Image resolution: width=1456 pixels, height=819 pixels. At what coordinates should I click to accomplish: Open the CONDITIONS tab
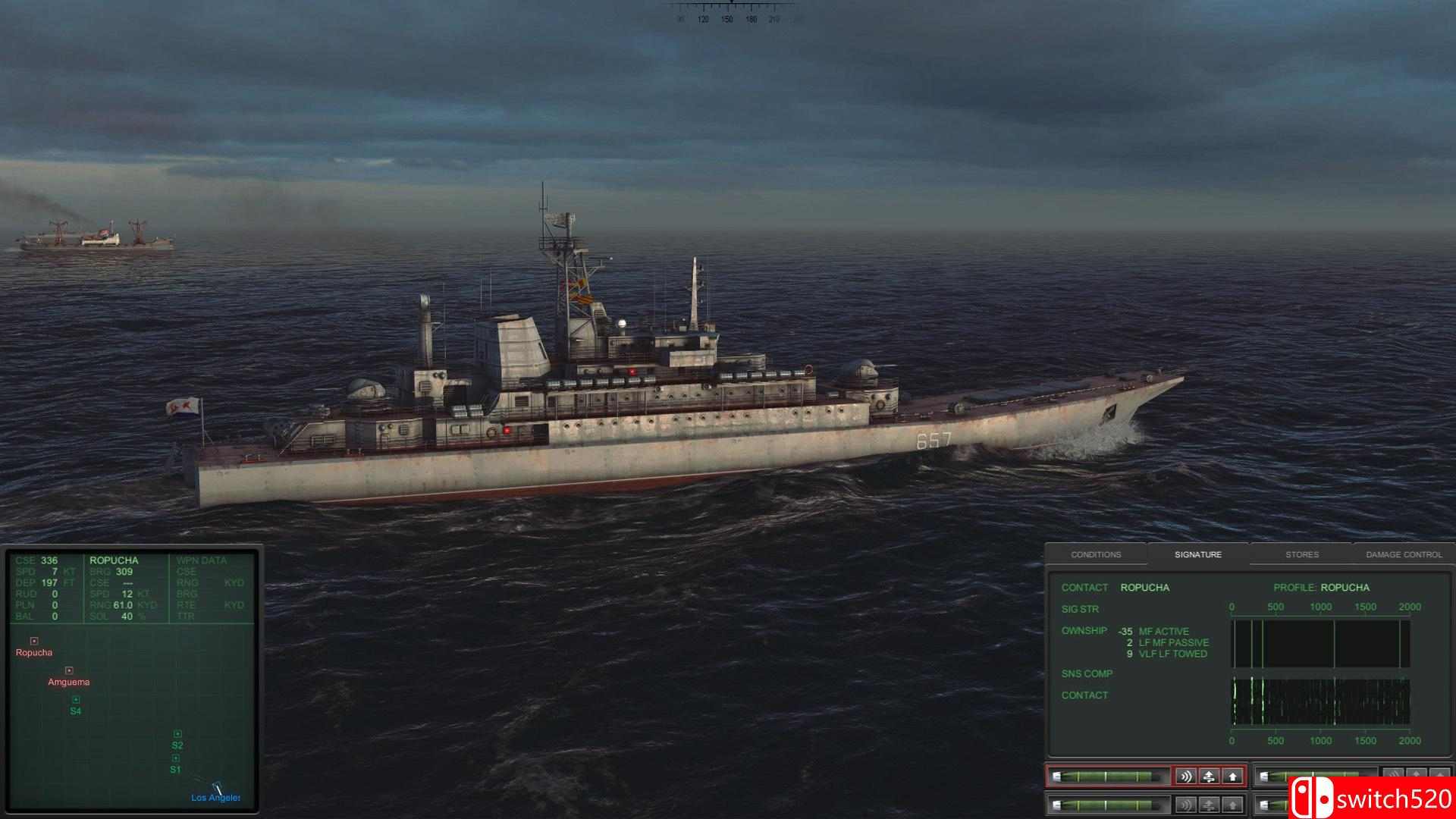[x=1097, y=554]
